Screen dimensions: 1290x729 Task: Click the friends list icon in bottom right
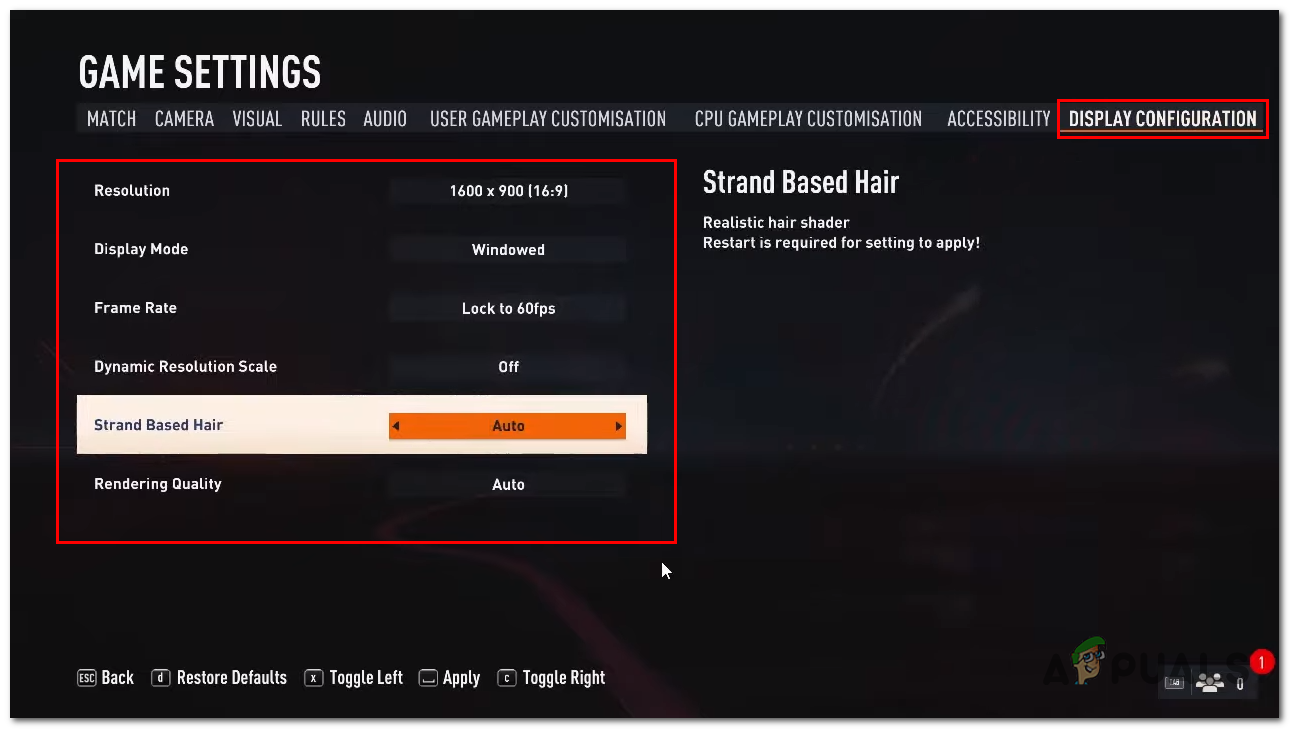[1210, 681]
